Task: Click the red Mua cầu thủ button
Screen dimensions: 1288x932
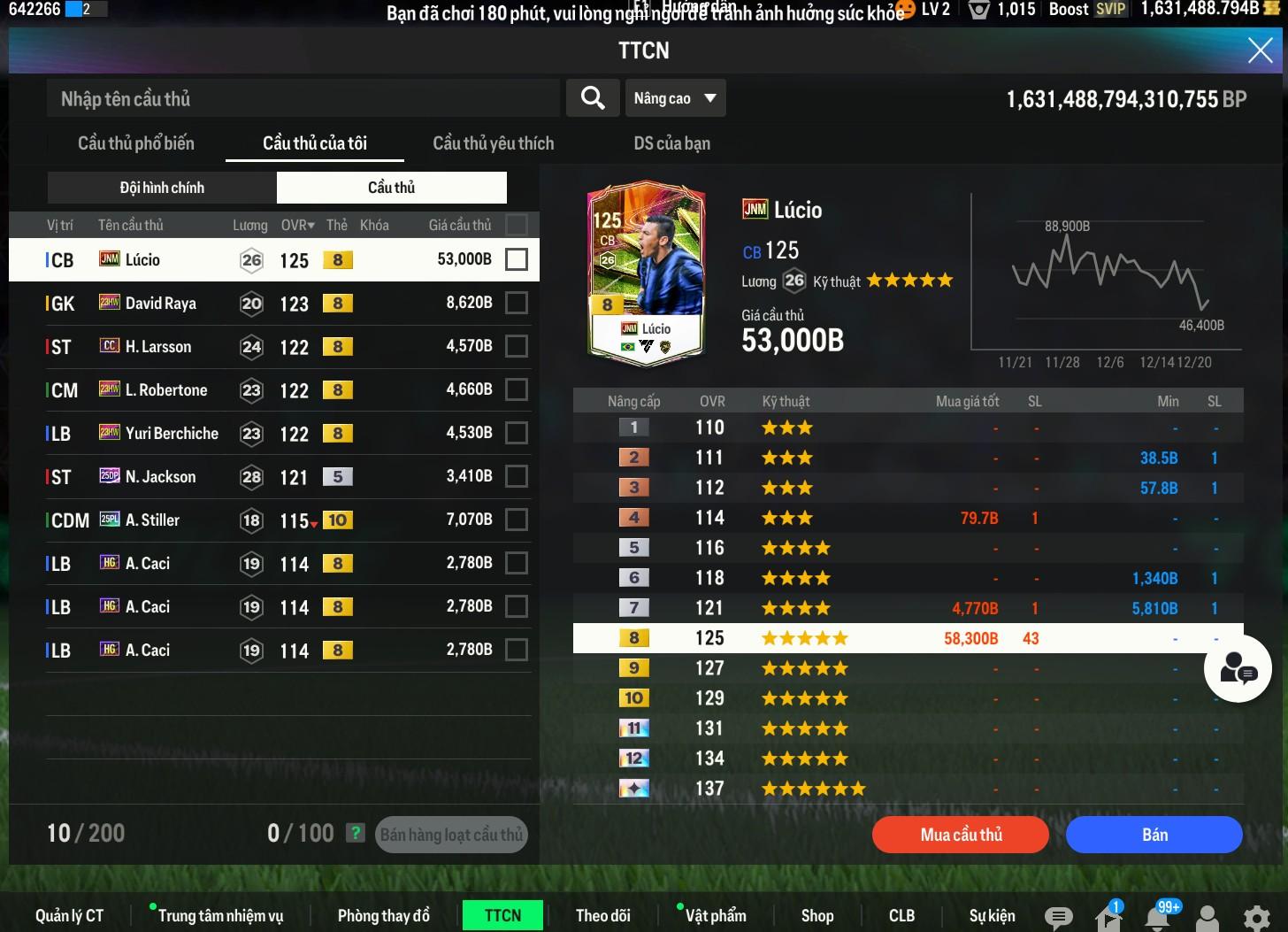Action: [961, 835]
